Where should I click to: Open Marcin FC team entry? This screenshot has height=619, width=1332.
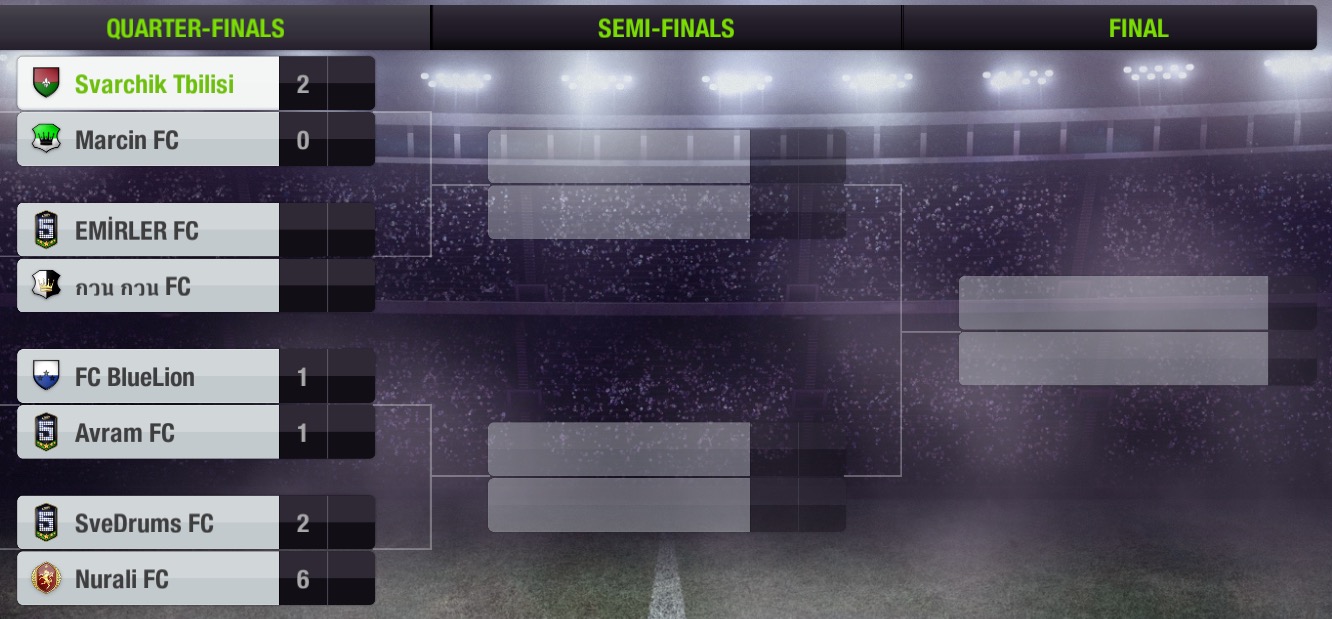click(149, 140)
